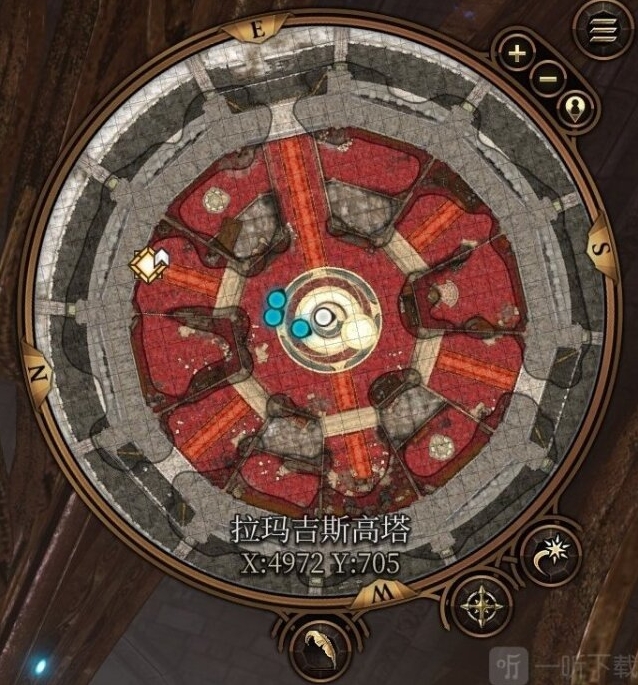
Task: Click the gold waypoint marker on the minimap
Action: click(147, 263)
